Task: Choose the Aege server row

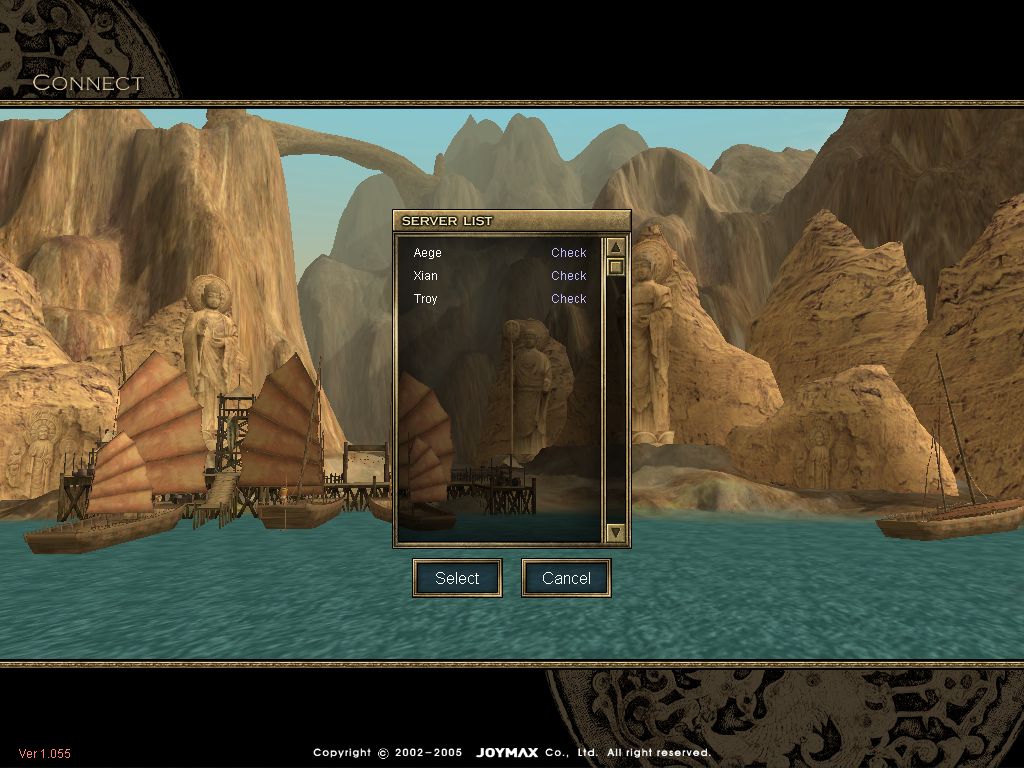Action: point(428,253)
